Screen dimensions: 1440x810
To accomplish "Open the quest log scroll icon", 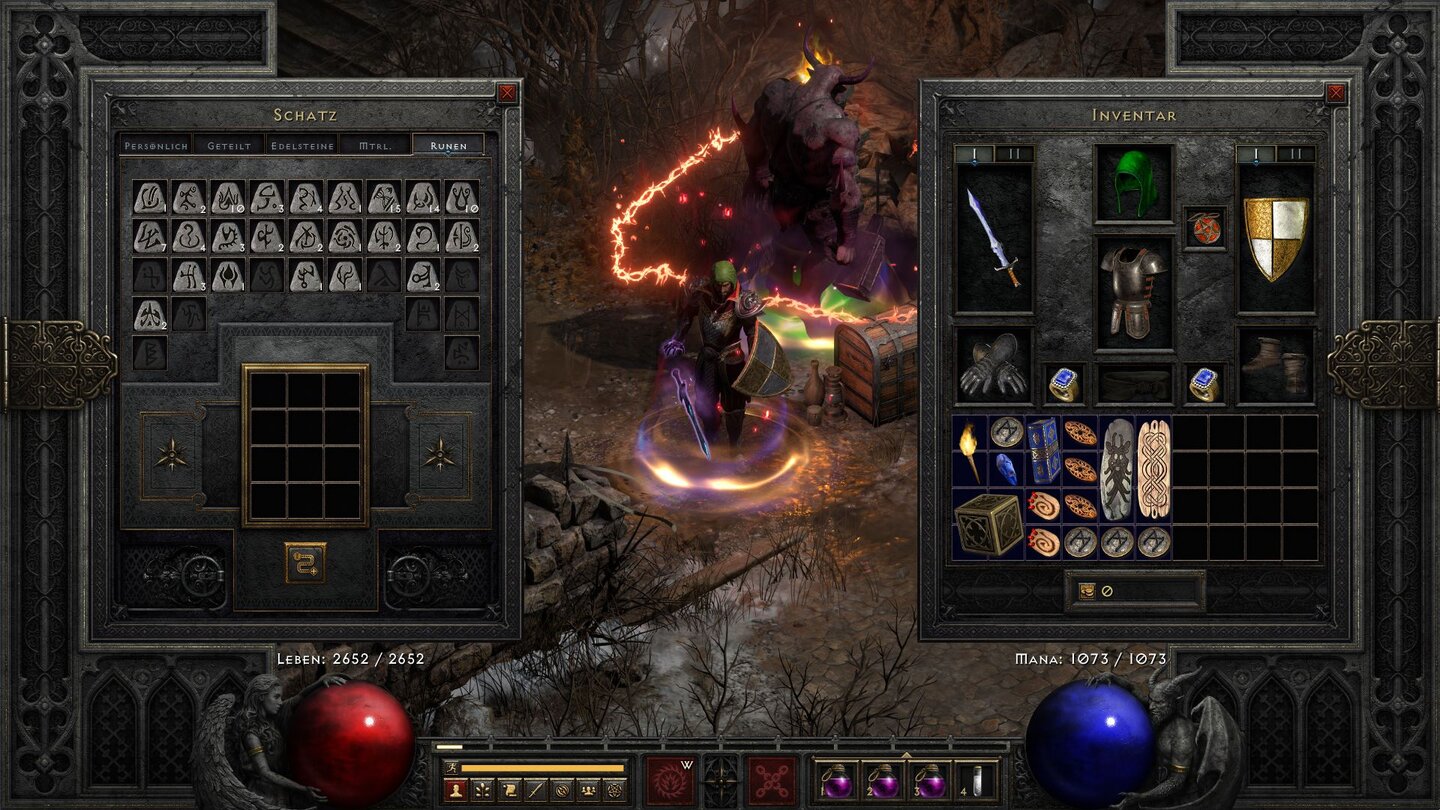I will (x=510, y=790).
